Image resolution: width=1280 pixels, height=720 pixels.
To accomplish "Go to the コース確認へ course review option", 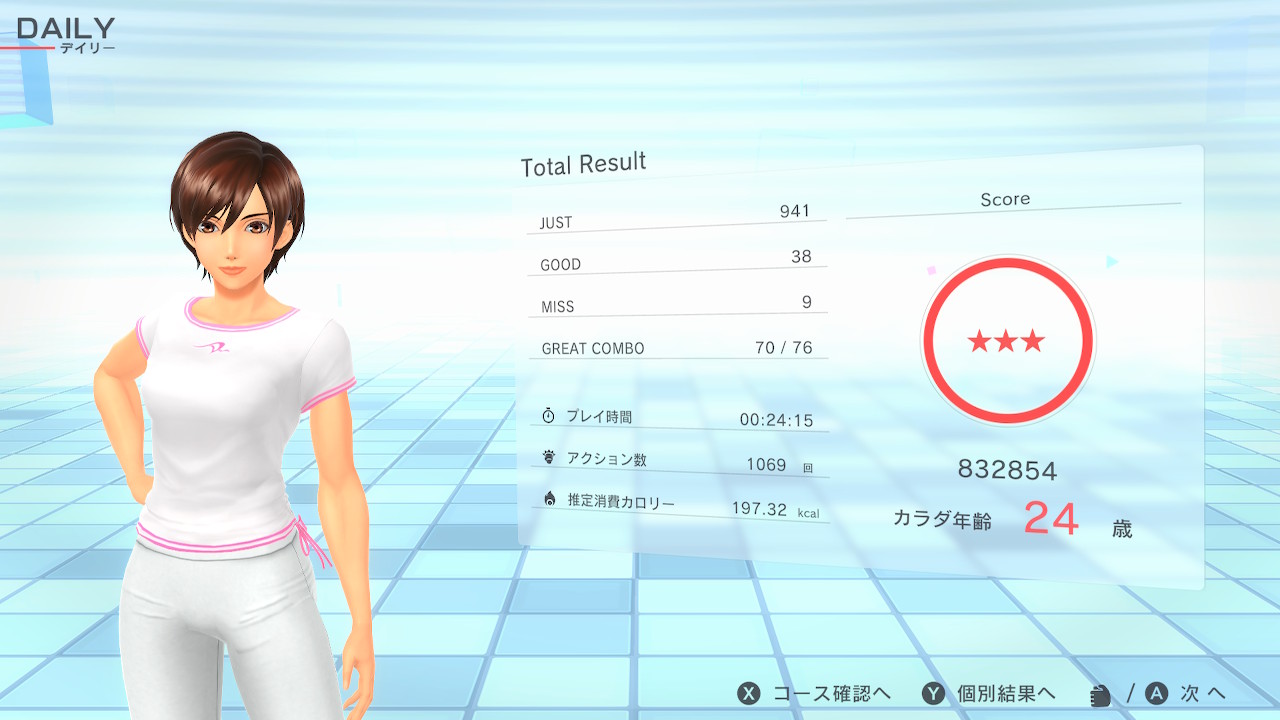I will coord(814,694).
